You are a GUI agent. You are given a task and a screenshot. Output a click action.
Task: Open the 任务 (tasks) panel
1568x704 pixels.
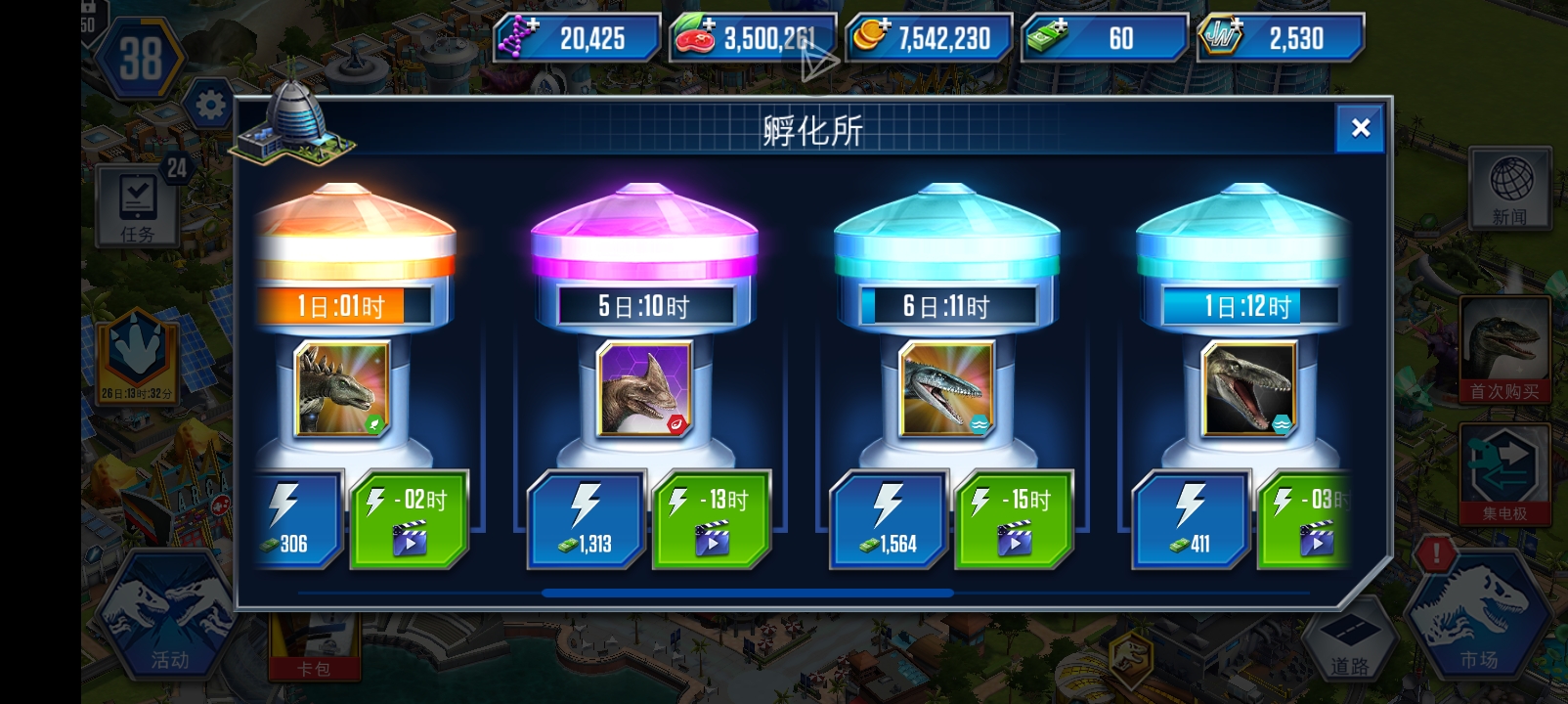(137, 202)
